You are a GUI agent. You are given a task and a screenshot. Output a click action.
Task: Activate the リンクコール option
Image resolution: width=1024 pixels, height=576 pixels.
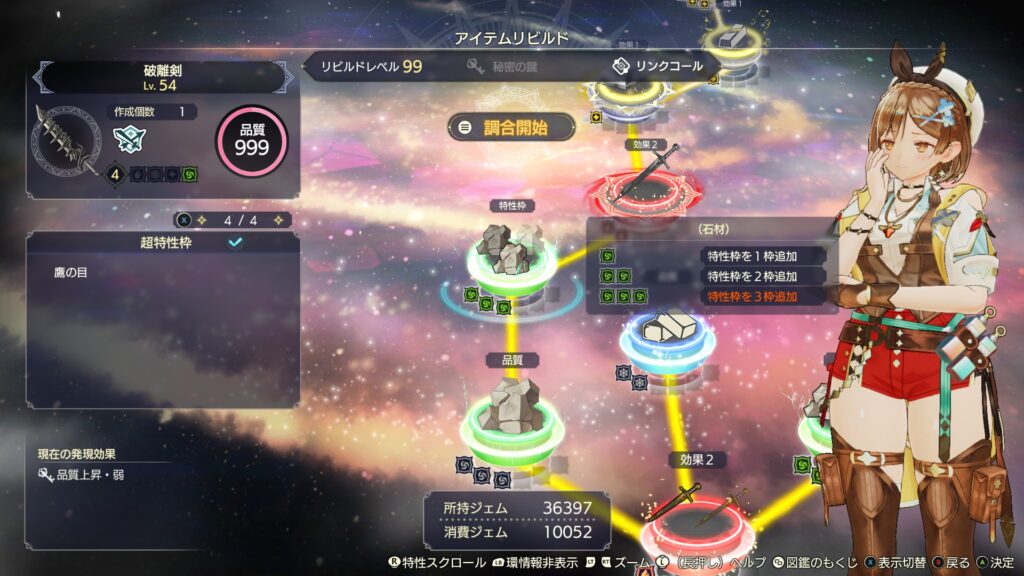click(656, 67)
